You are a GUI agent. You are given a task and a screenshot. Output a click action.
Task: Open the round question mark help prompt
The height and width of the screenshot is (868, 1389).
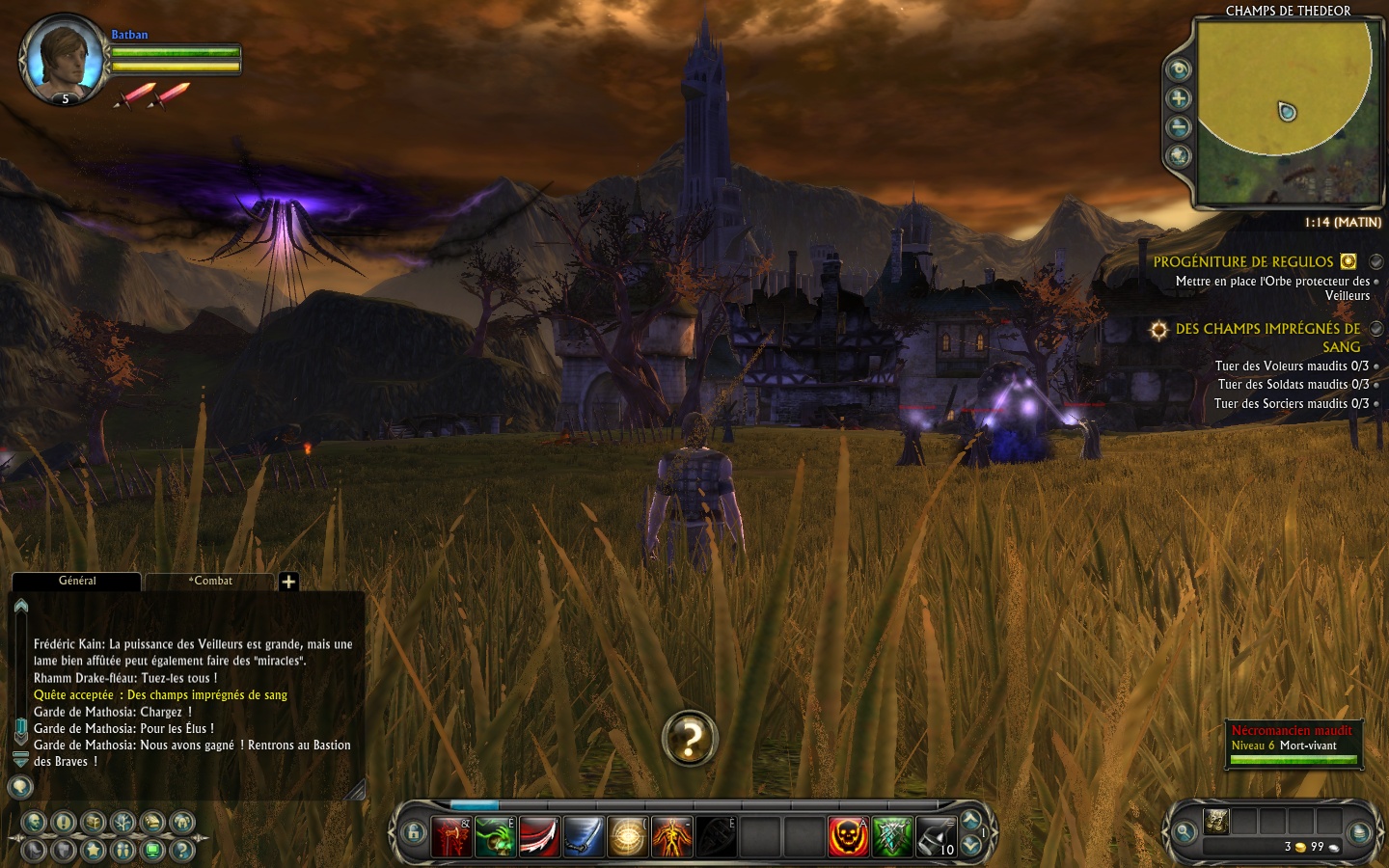pos(690,739)
